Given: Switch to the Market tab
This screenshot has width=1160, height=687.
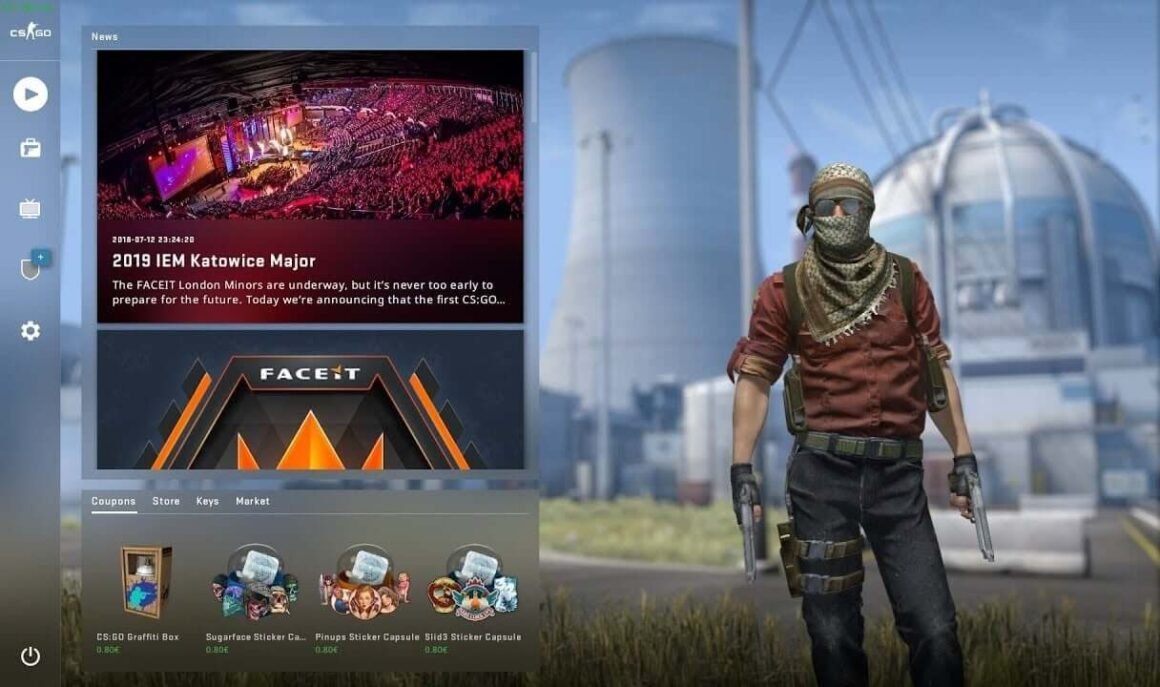Looking at the screenshot, I should pos(252,501).
